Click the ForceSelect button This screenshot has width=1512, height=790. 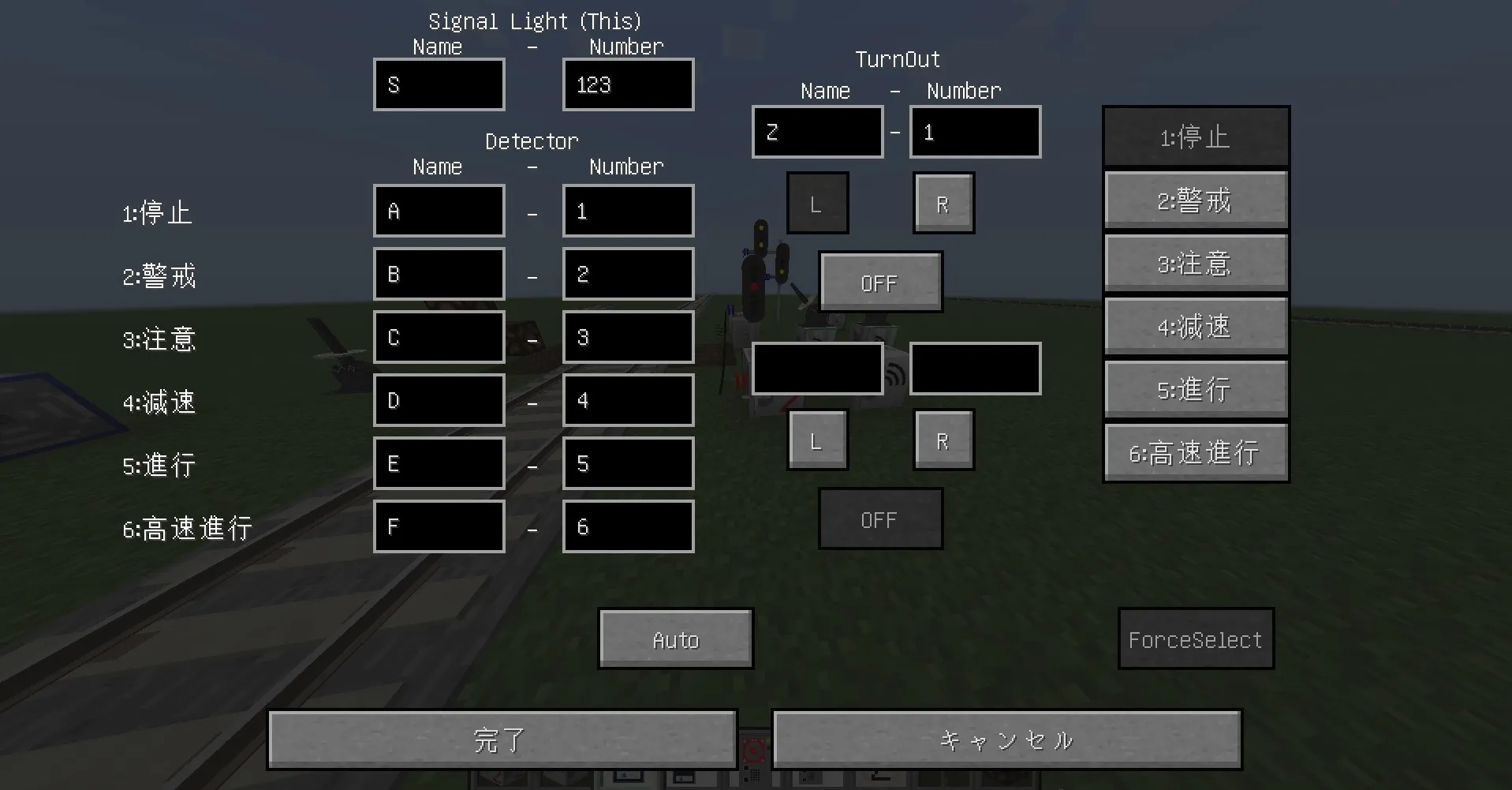pyautogui.click(x=1195, y=638)
